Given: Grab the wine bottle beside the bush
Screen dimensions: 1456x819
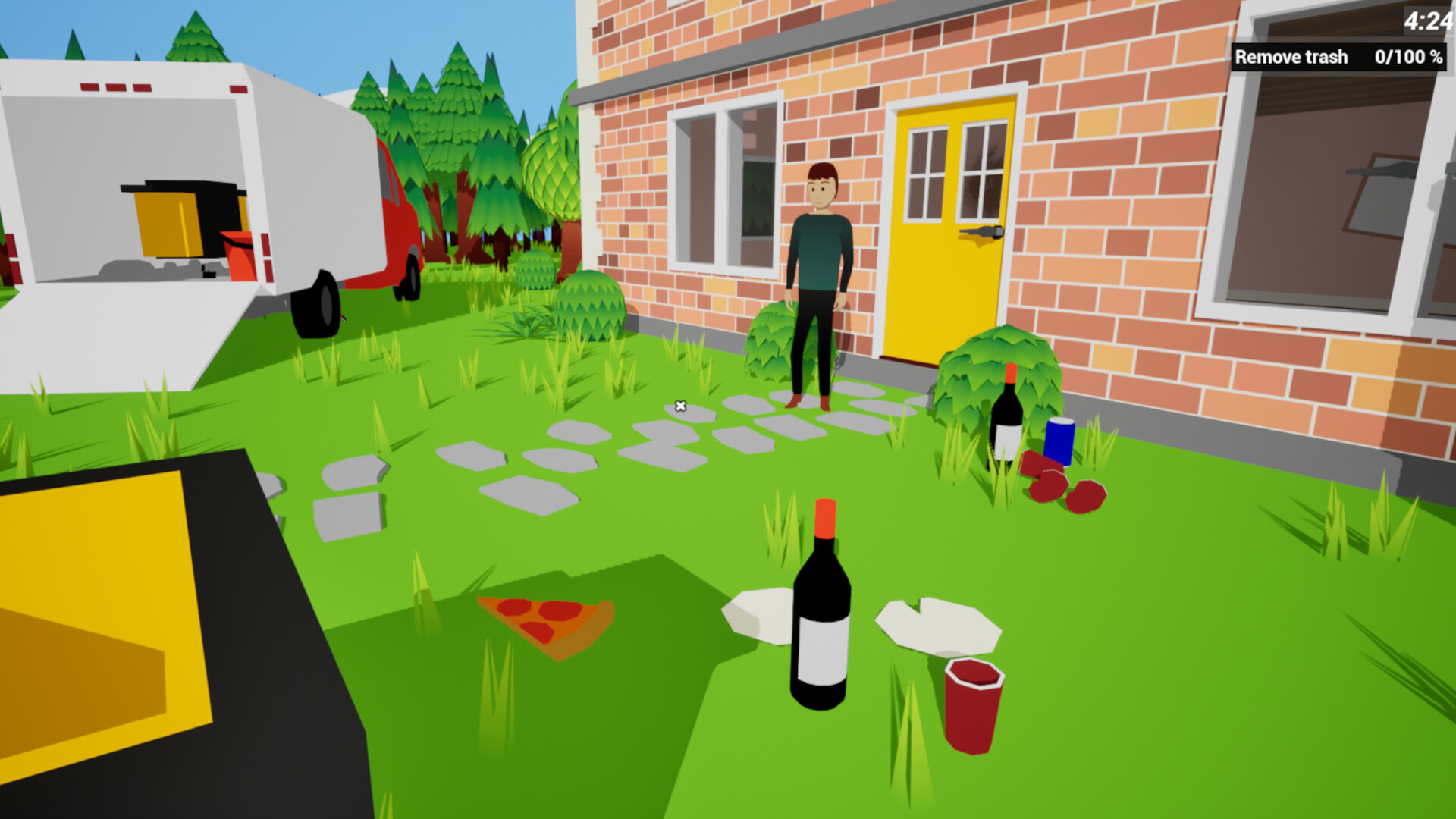Looking at the screenshot, I should [1007, 417].
